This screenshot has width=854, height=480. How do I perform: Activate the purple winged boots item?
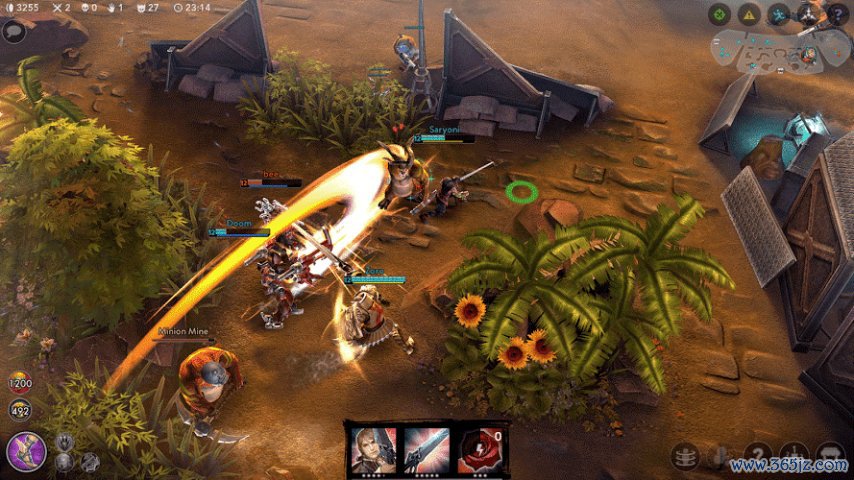[x=26, y=451]
